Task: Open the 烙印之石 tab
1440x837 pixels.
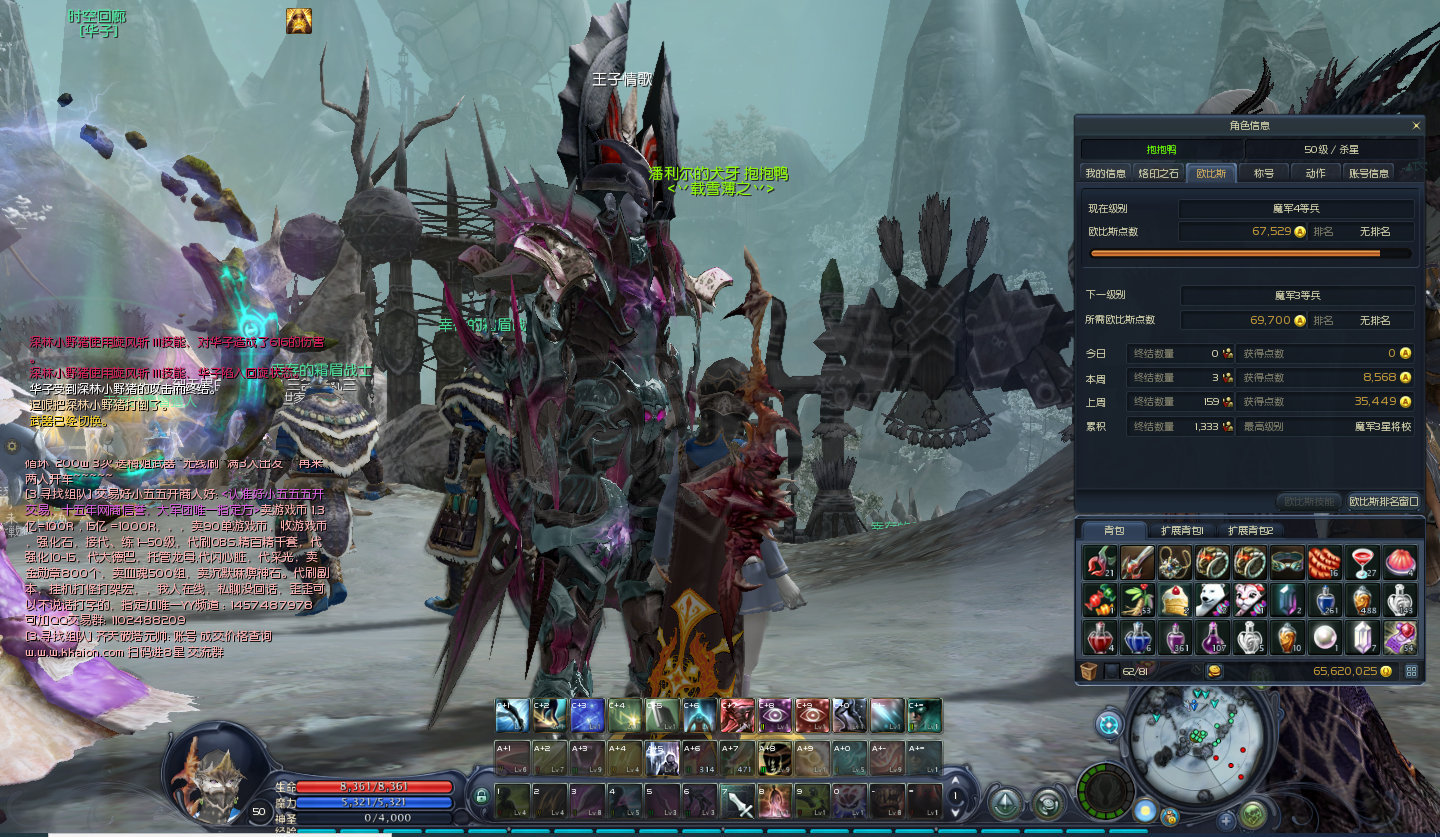Action: 1159,173
